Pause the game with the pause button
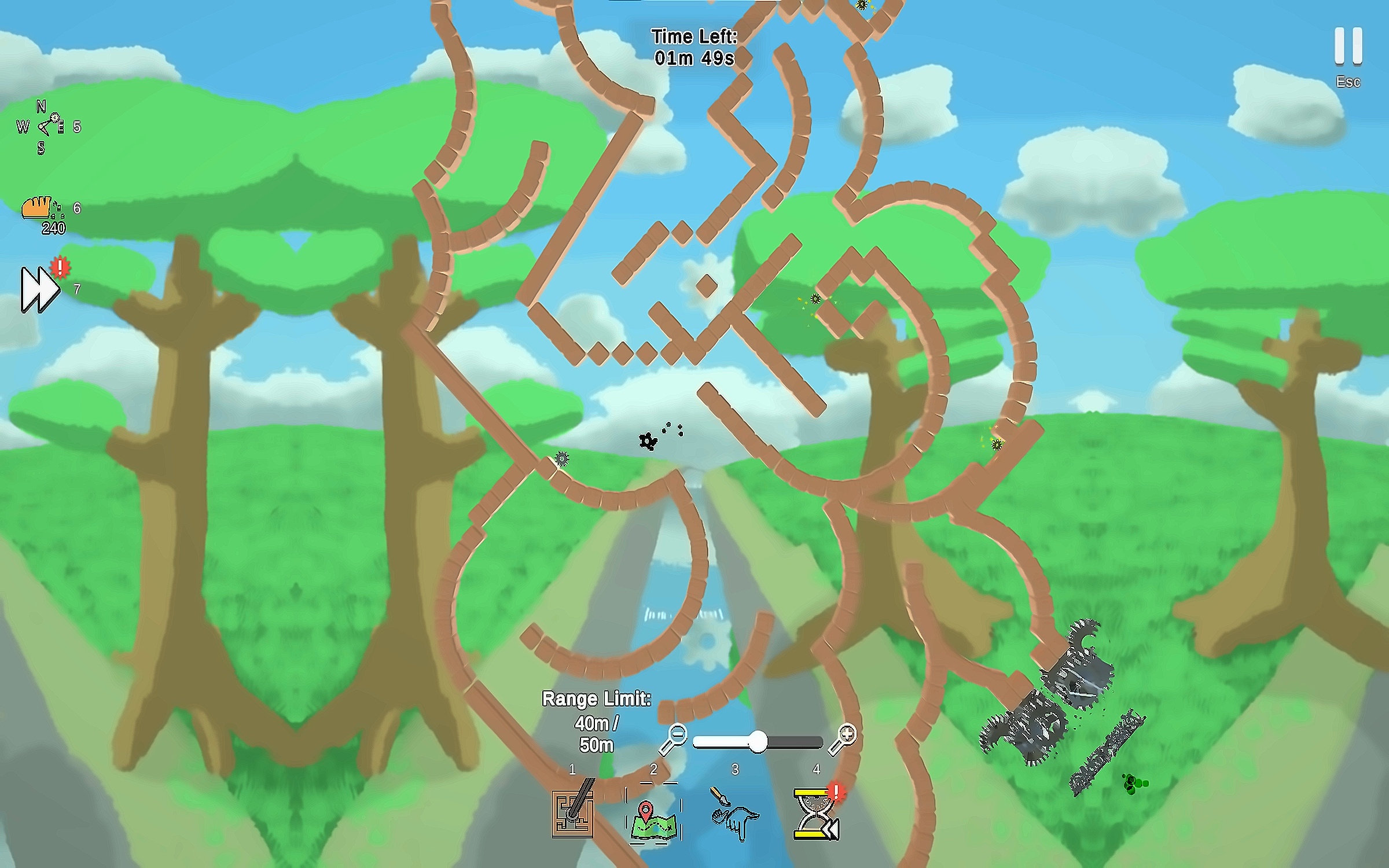This screenshot has height=868, width=1389. point(1348,46)
